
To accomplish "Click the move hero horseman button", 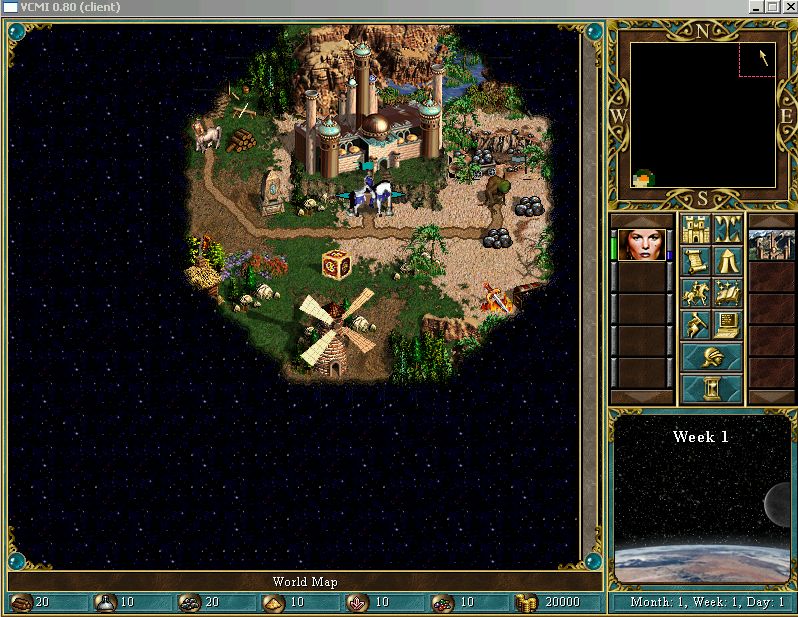I will coord(696,293).
